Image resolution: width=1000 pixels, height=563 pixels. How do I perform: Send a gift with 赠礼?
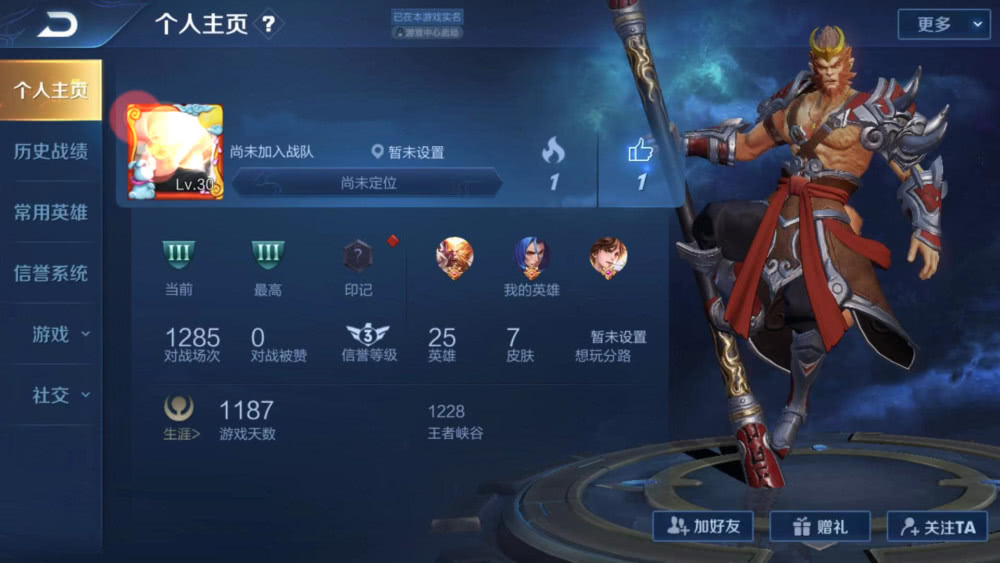point(820,526)
